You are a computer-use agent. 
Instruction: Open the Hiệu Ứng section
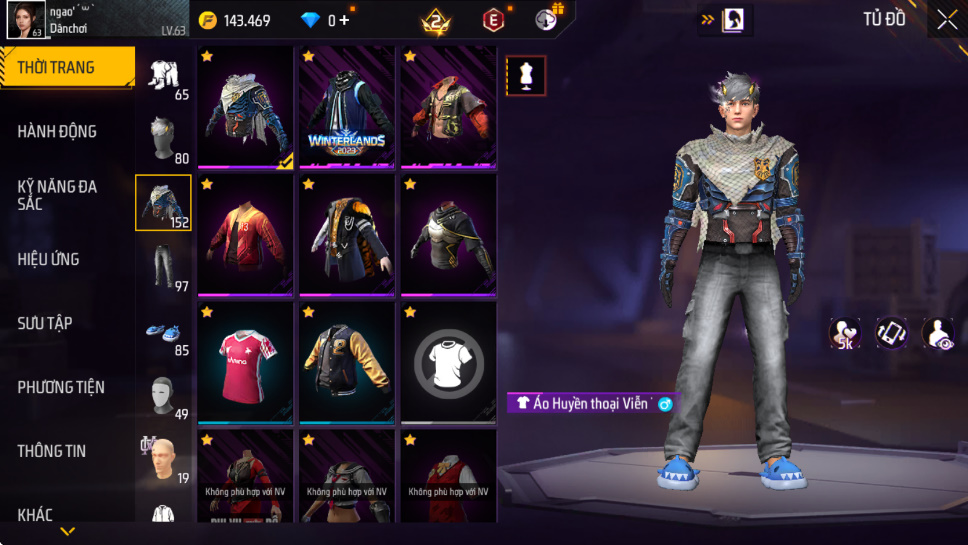(49, 259)
